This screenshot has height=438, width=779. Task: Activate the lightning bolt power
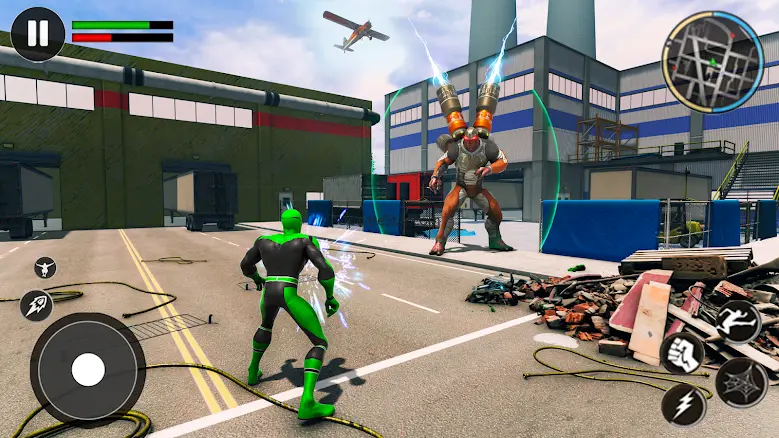click(x=683, y=404)
